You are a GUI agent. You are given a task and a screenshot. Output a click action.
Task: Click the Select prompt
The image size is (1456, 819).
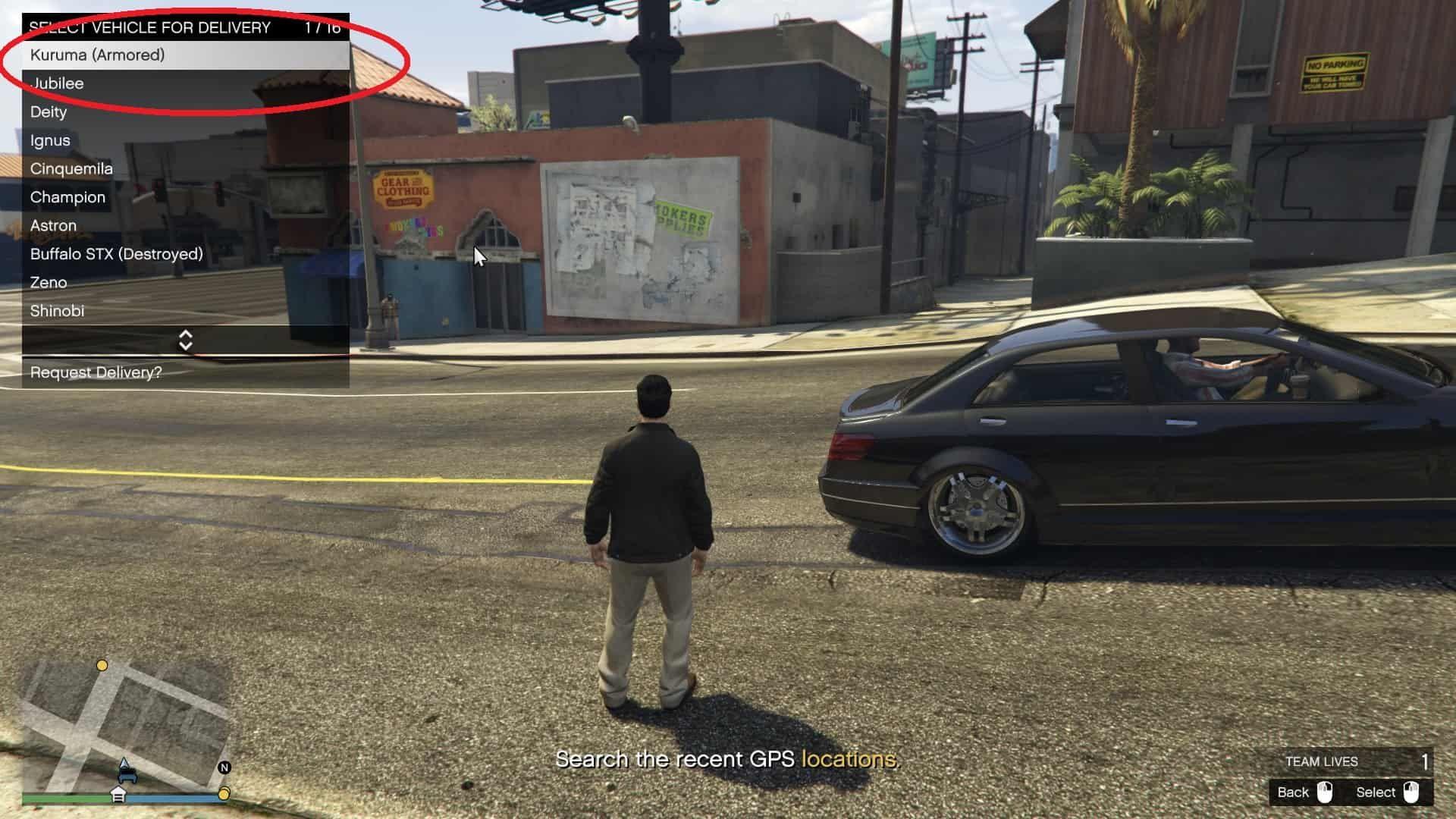[1387, 792]
